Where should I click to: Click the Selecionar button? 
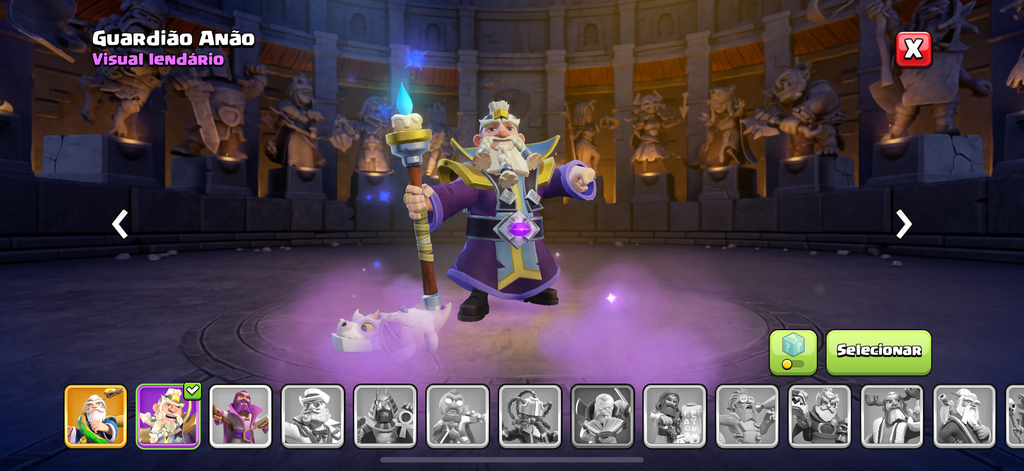(x=878, y=352)
